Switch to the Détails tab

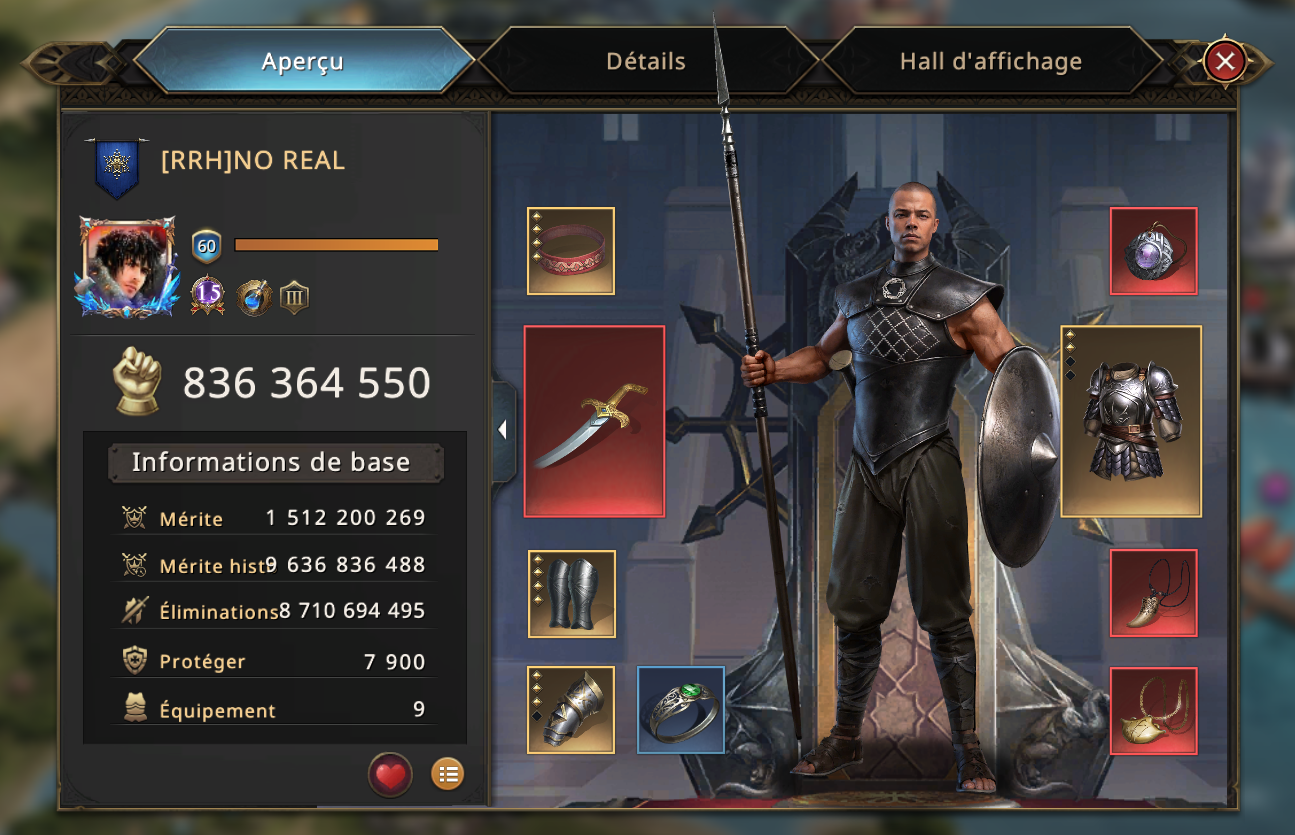646,61
